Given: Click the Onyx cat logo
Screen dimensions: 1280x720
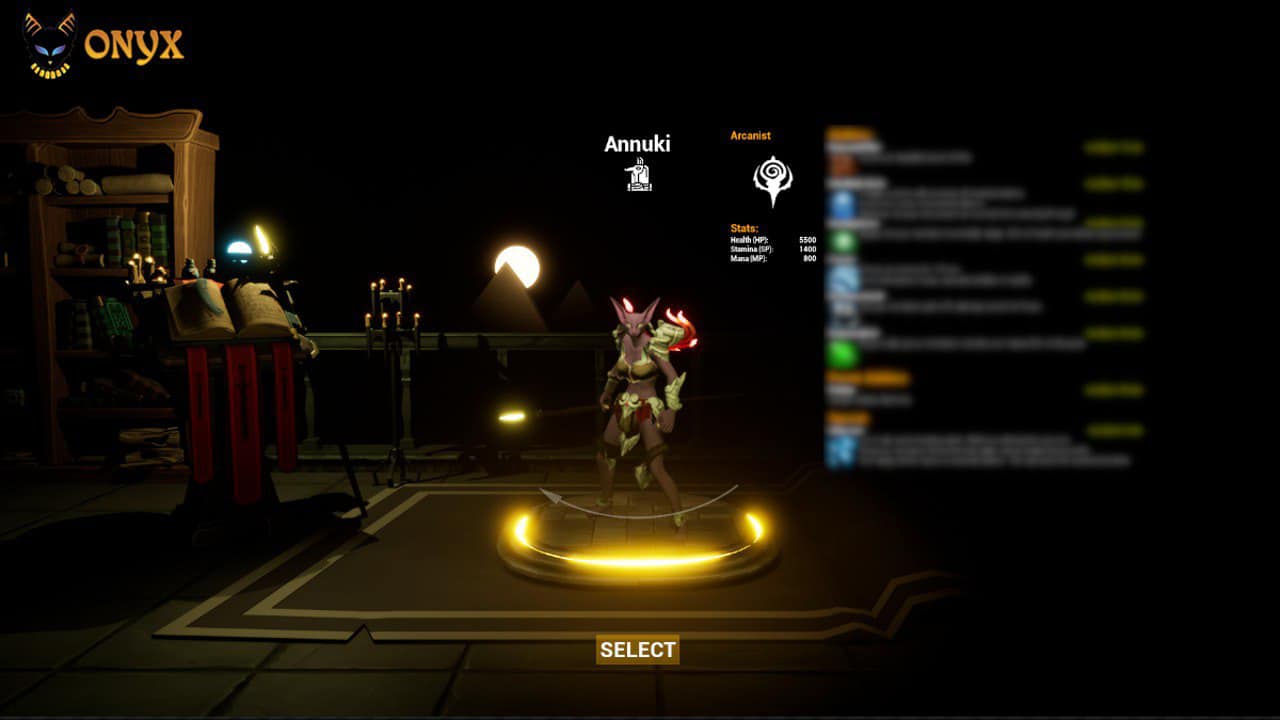Looking at the screenshot, I should coord(50,45).
